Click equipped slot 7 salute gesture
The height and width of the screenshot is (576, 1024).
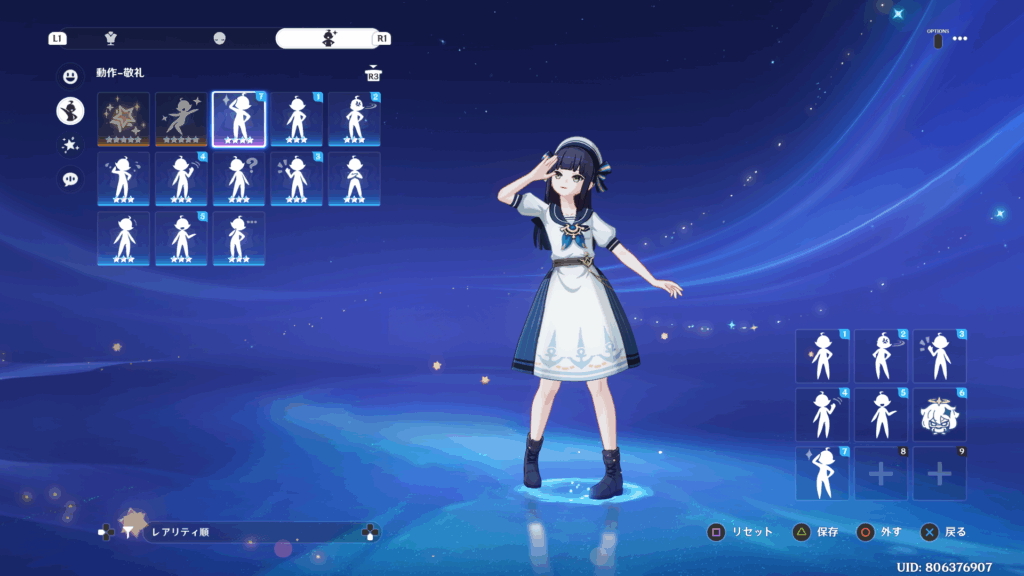tap(822, 473)
